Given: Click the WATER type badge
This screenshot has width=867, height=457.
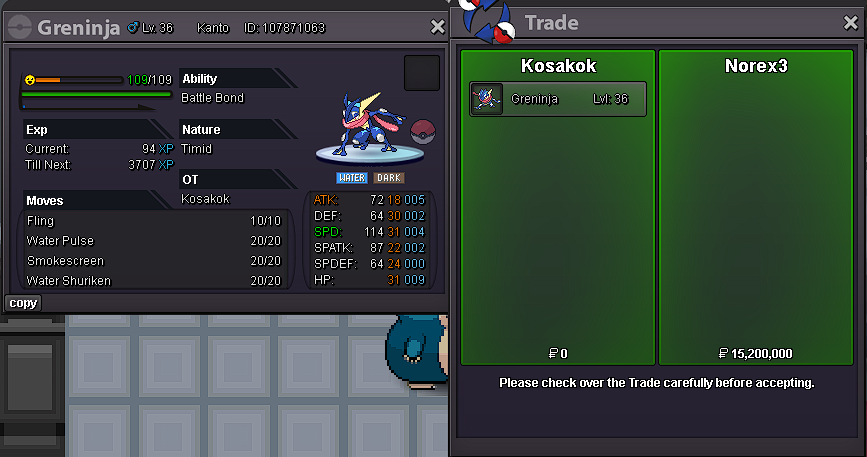Looking at the screenshot, I should [351, 178].
